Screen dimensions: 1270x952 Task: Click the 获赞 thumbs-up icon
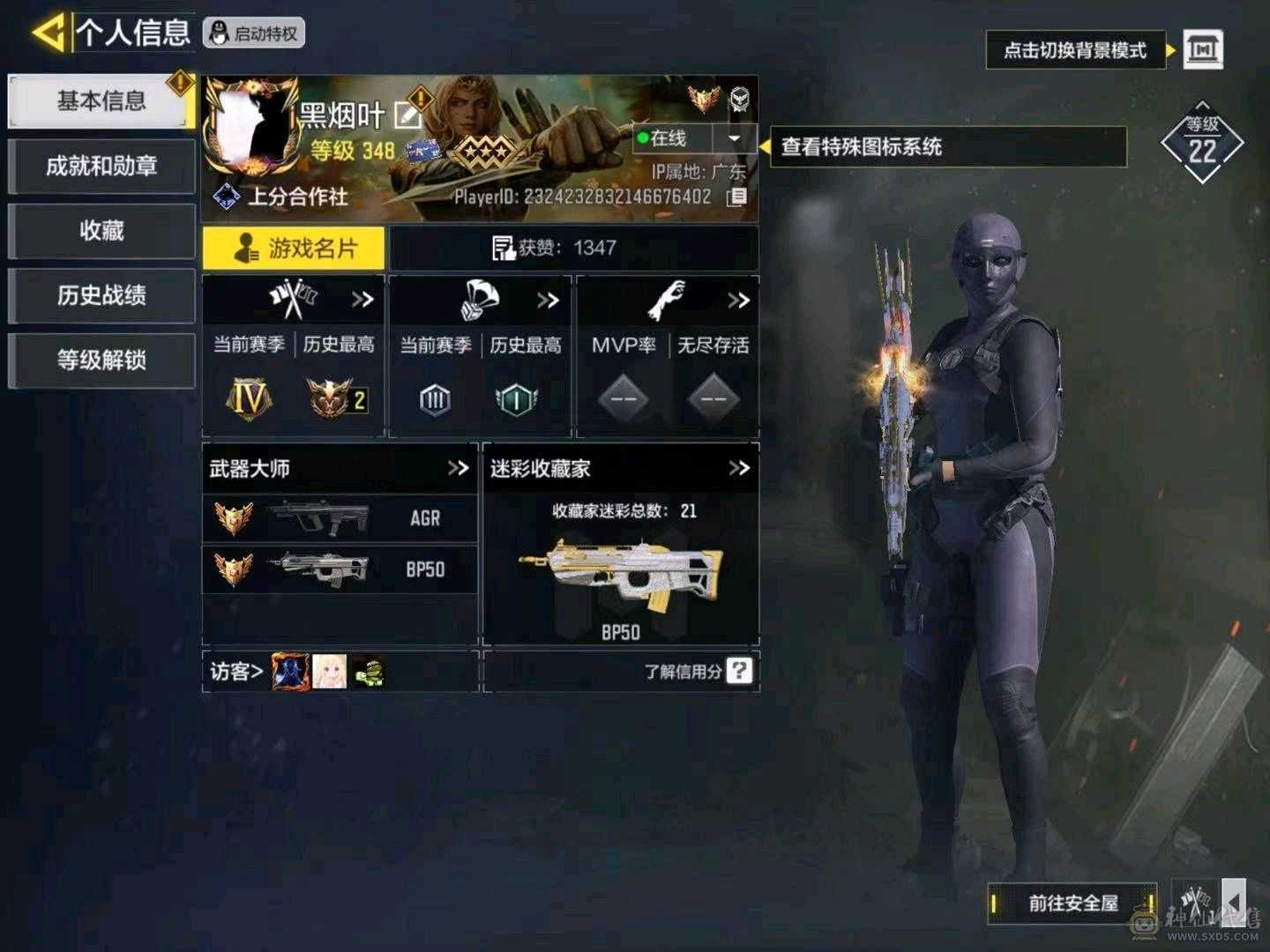click(x=504, y=248)
